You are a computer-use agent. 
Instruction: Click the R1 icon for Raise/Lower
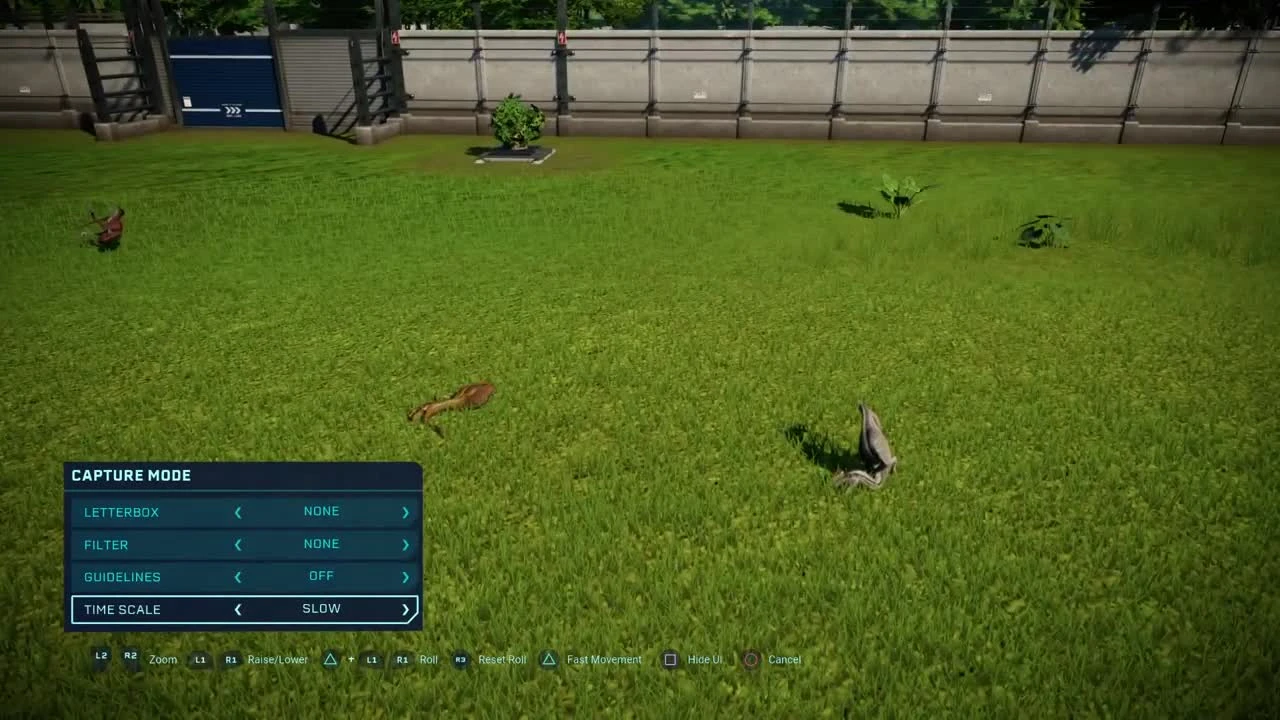coord(231,659)
